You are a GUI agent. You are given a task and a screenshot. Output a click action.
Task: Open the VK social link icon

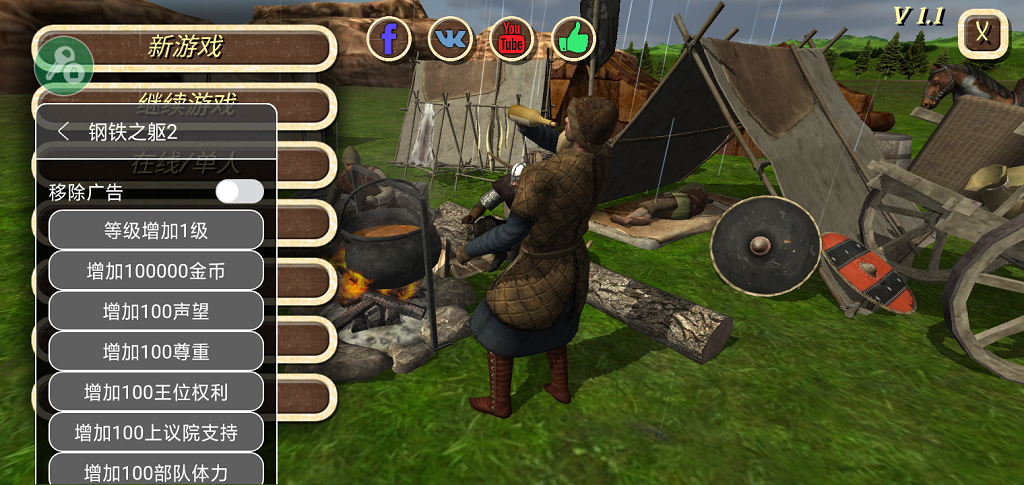451,39
